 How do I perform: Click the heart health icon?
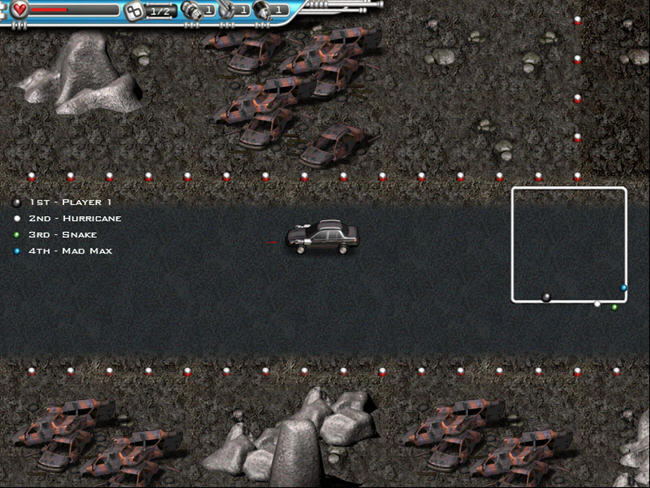[20, 10]
